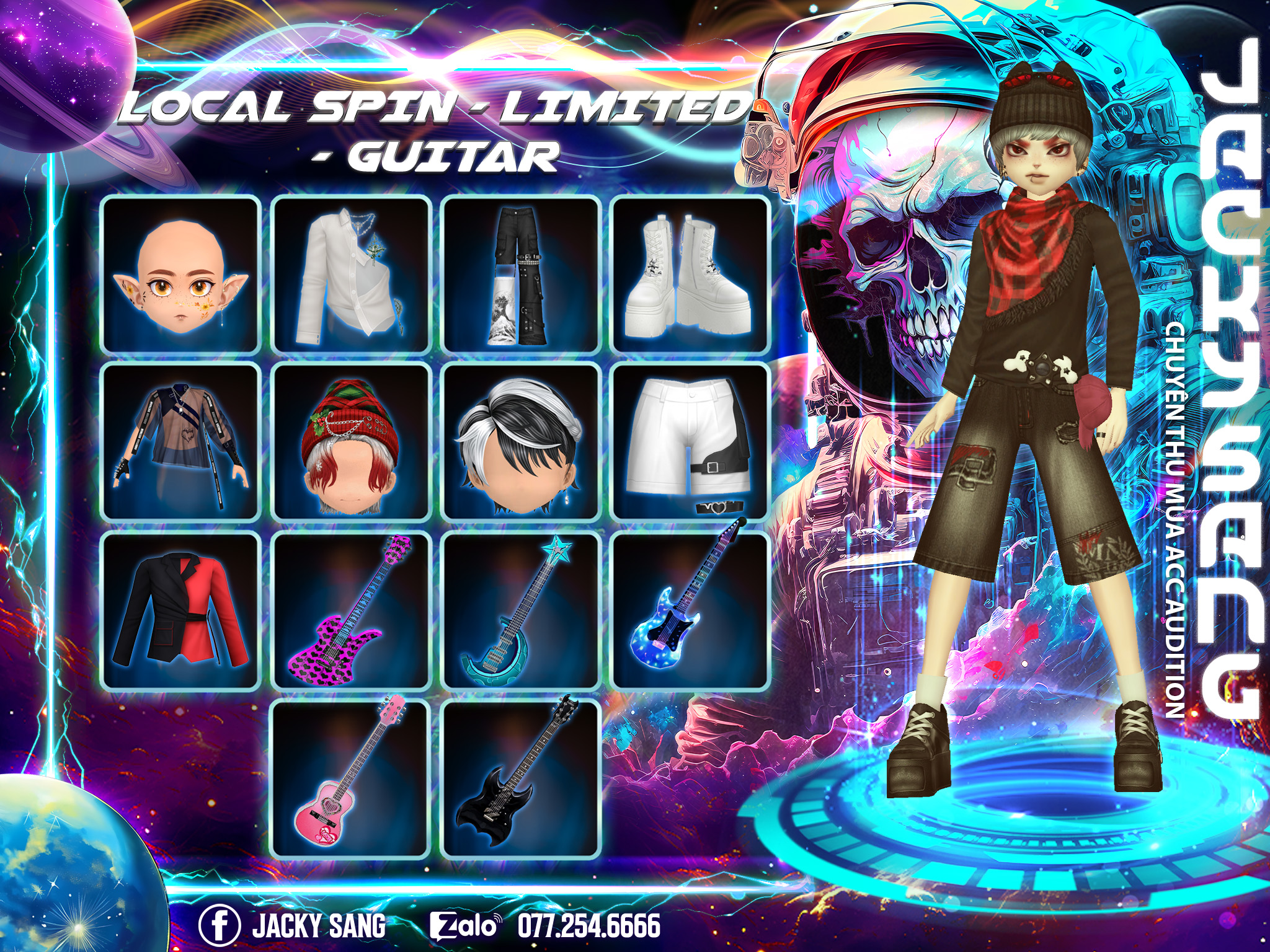
Task: Click the Facebook logo icon
Action: 220,925
